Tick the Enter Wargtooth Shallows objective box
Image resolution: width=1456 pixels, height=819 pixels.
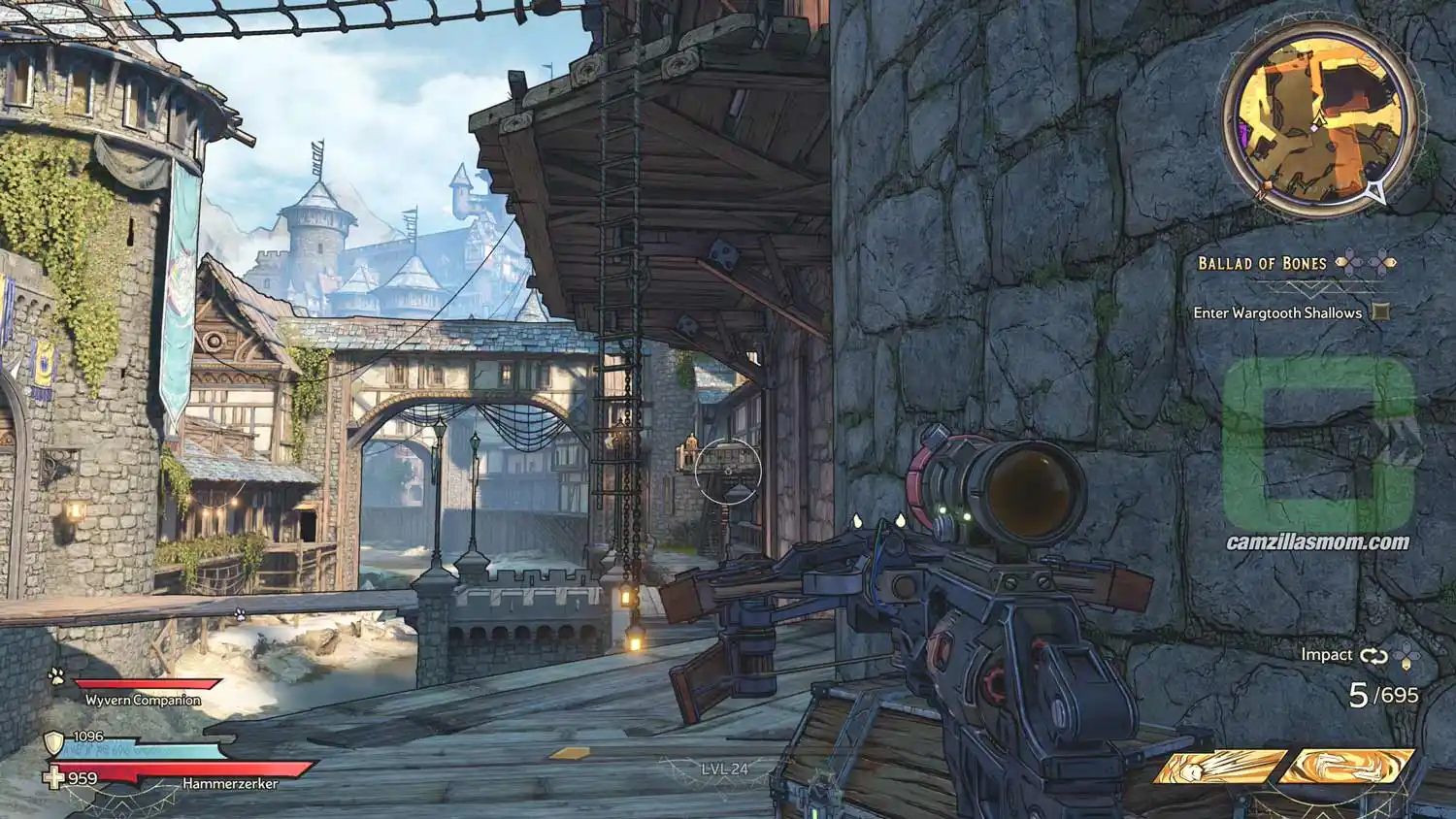[1380, 312]
